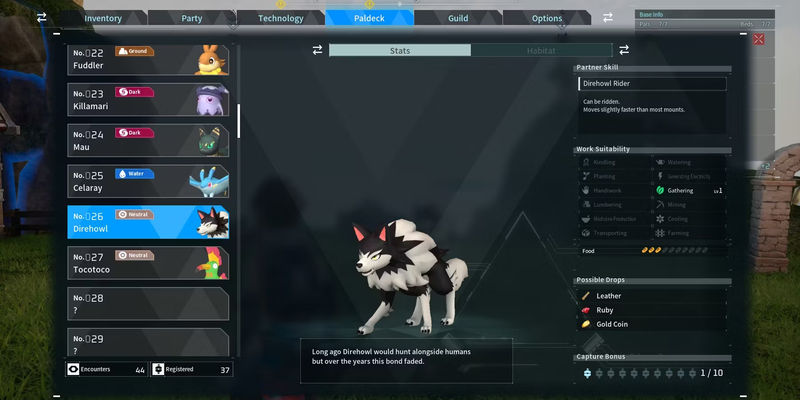Open the Inventory tab
Image resolution: width=800 pixels, height=400 pixels.
click(x=103, y=18)
